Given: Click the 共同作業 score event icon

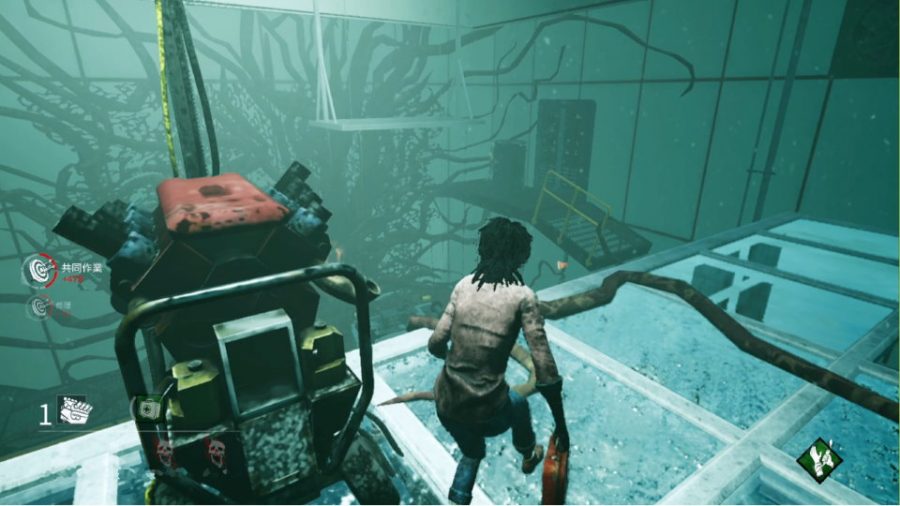Looking at the screenshot, I should (x=38, y=269).
